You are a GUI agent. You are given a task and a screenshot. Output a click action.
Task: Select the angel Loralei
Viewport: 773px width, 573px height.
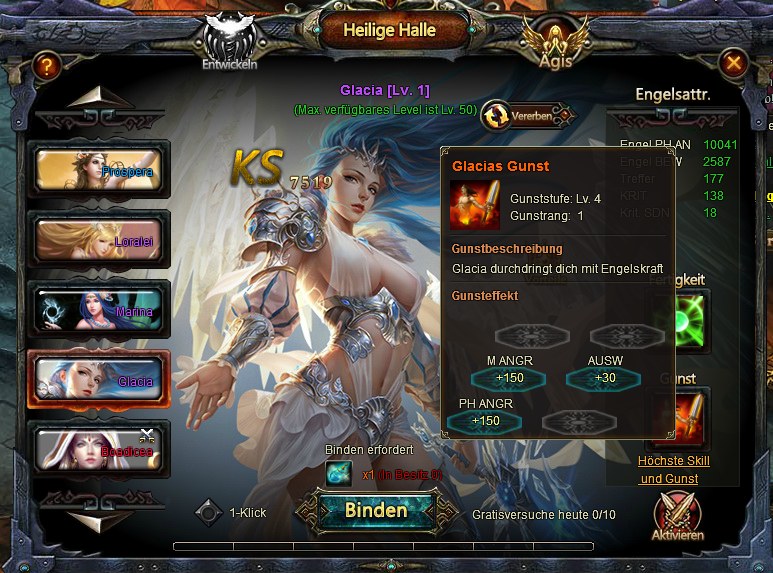[x=99, y=240]
